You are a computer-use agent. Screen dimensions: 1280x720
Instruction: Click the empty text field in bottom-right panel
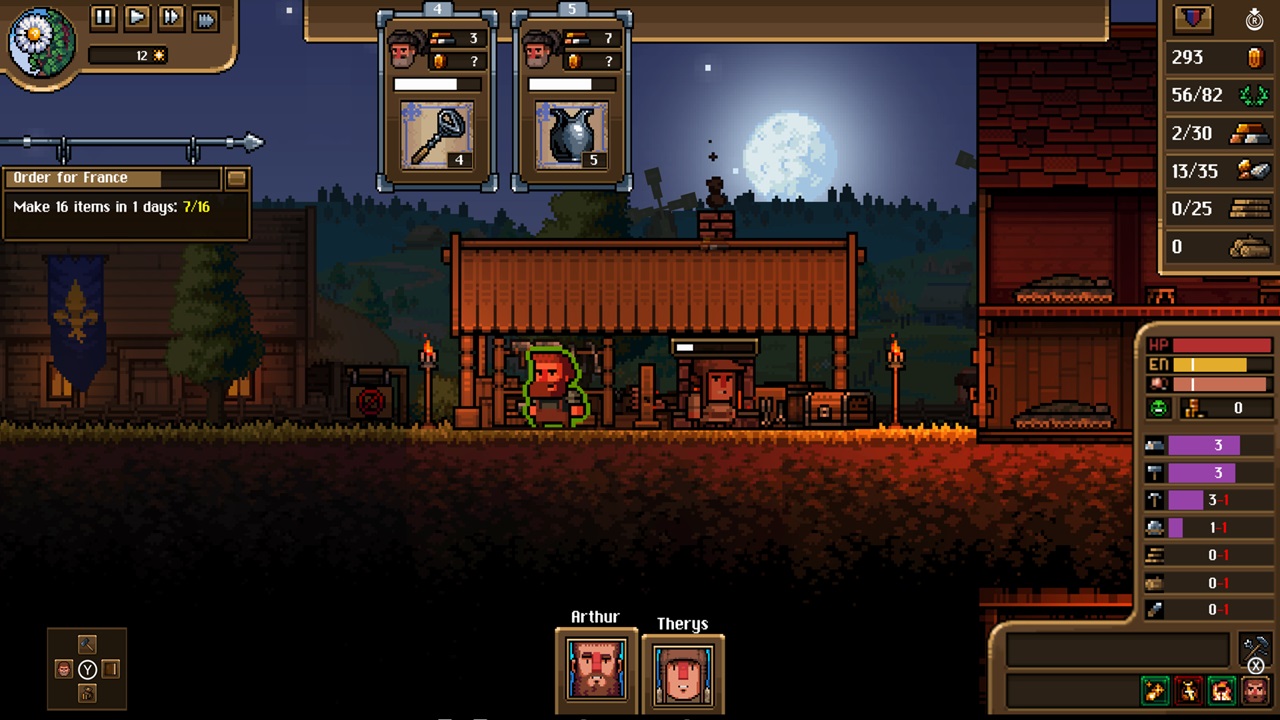pyautogui.click(x=1110, y=649)
